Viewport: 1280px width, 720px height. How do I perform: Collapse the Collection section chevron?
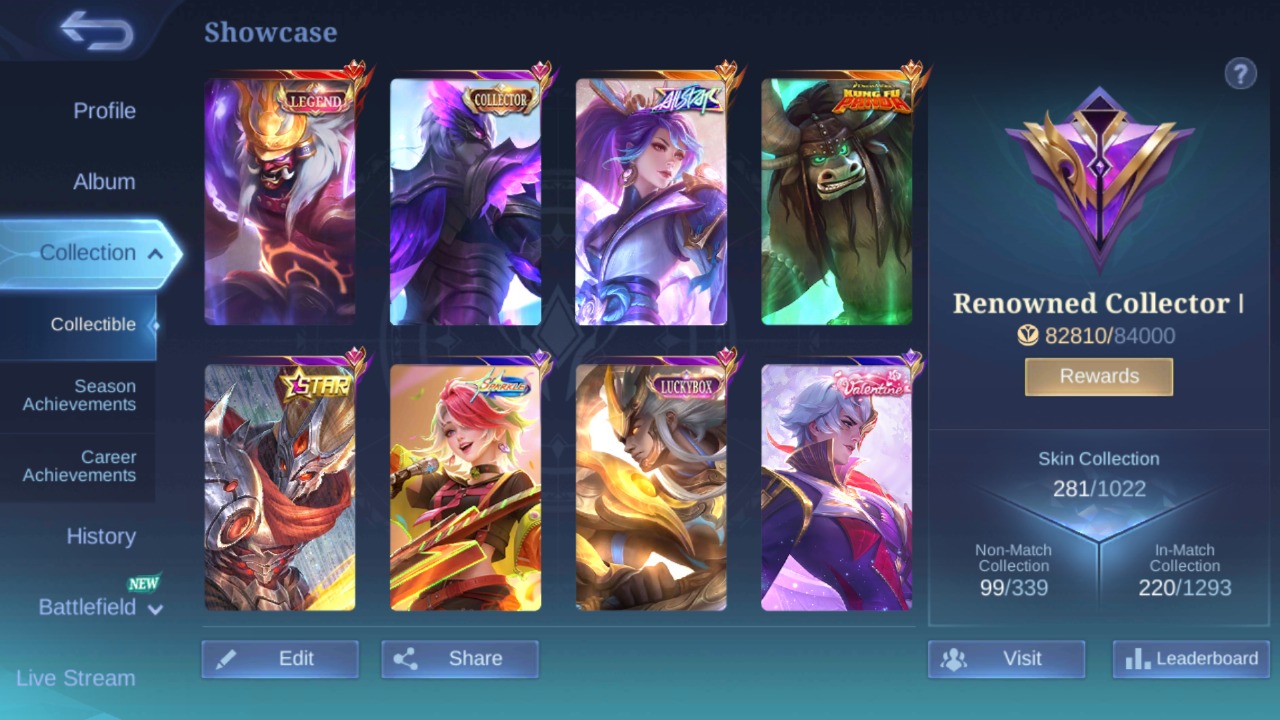[x=155, y=254]
